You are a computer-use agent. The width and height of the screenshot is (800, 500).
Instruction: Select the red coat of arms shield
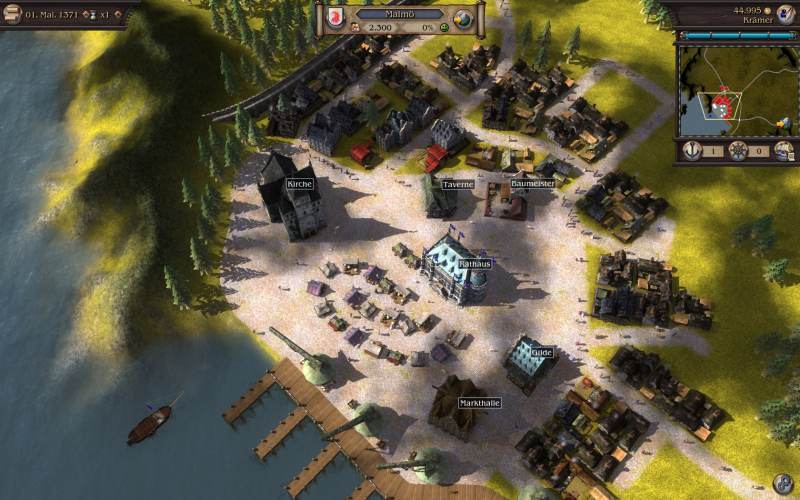pos(335,18)
